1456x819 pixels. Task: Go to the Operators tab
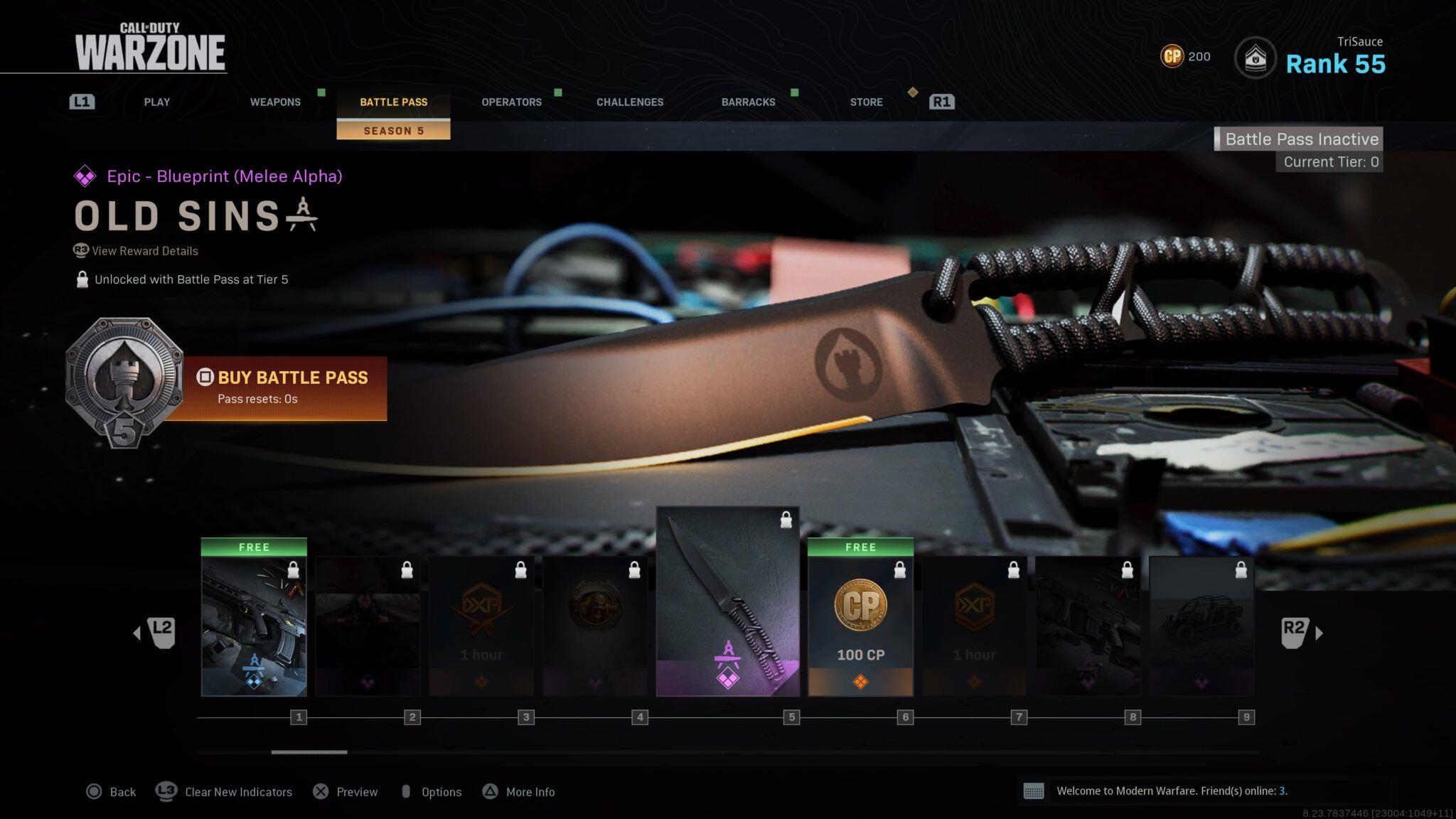point(511,102)
